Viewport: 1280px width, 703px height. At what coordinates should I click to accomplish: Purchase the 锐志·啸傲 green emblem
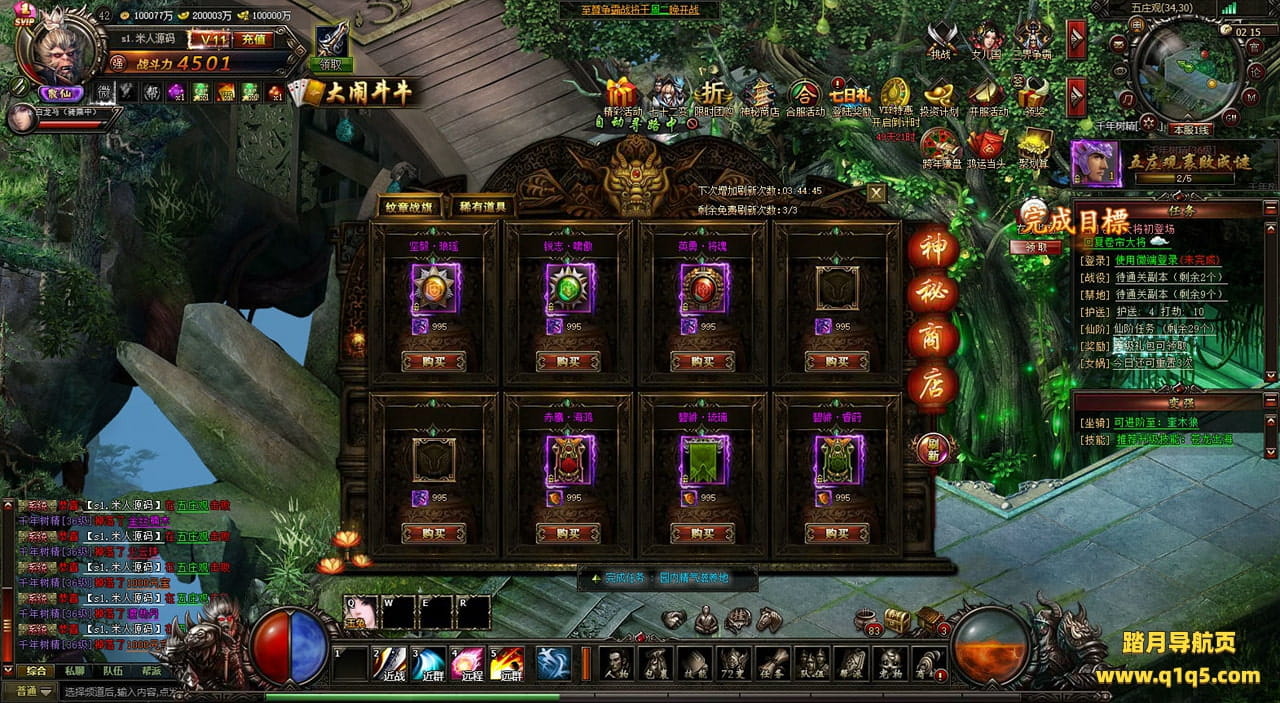[x=568, y=361]
